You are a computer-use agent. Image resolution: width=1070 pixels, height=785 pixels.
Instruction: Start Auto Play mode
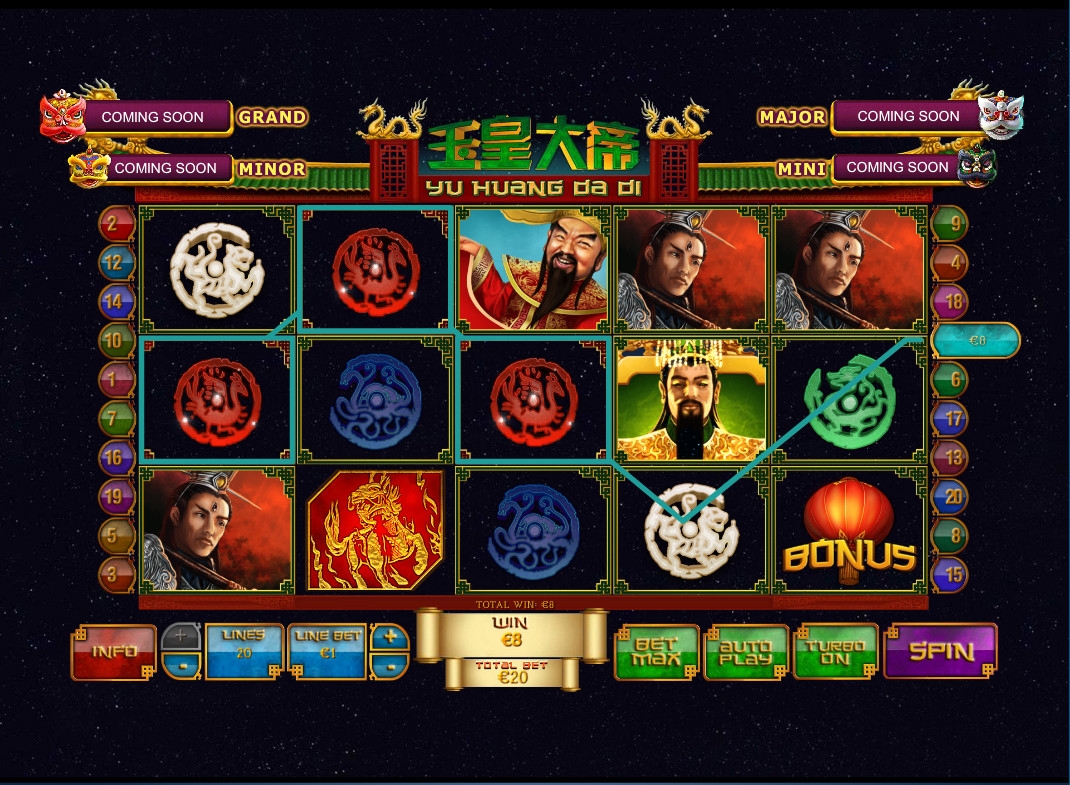tap(747, 652)
